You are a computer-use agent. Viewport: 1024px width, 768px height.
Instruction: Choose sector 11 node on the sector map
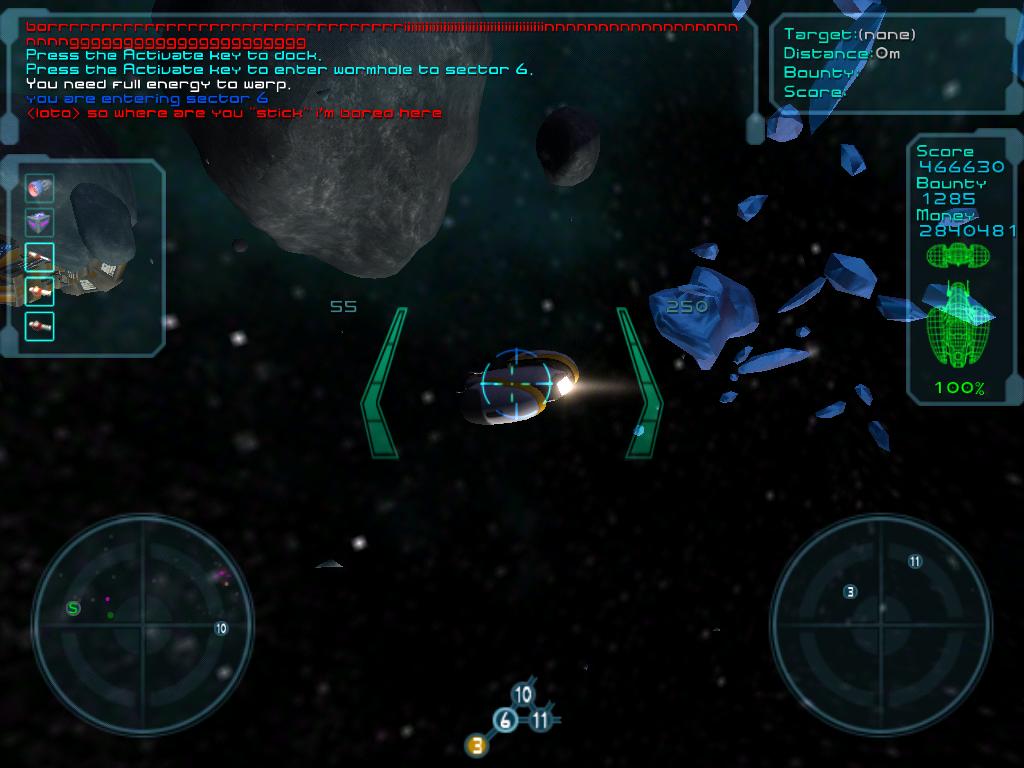541,719
